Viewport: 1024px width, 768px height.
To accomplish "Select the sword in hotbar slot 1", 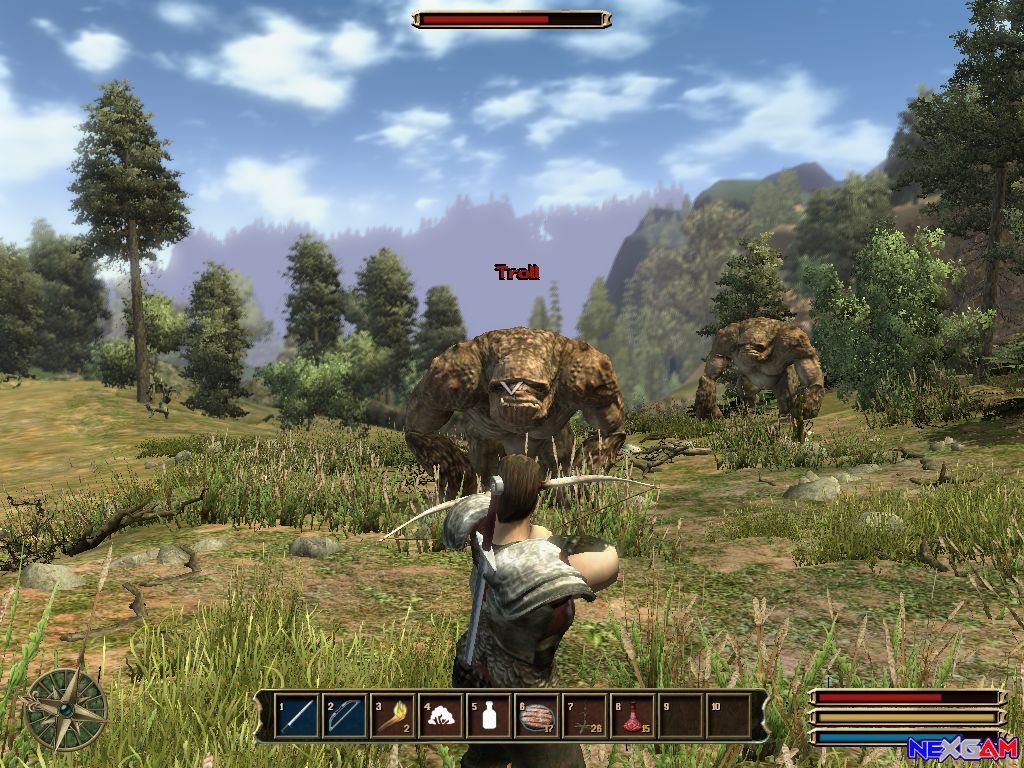I will tap(297, 716).
